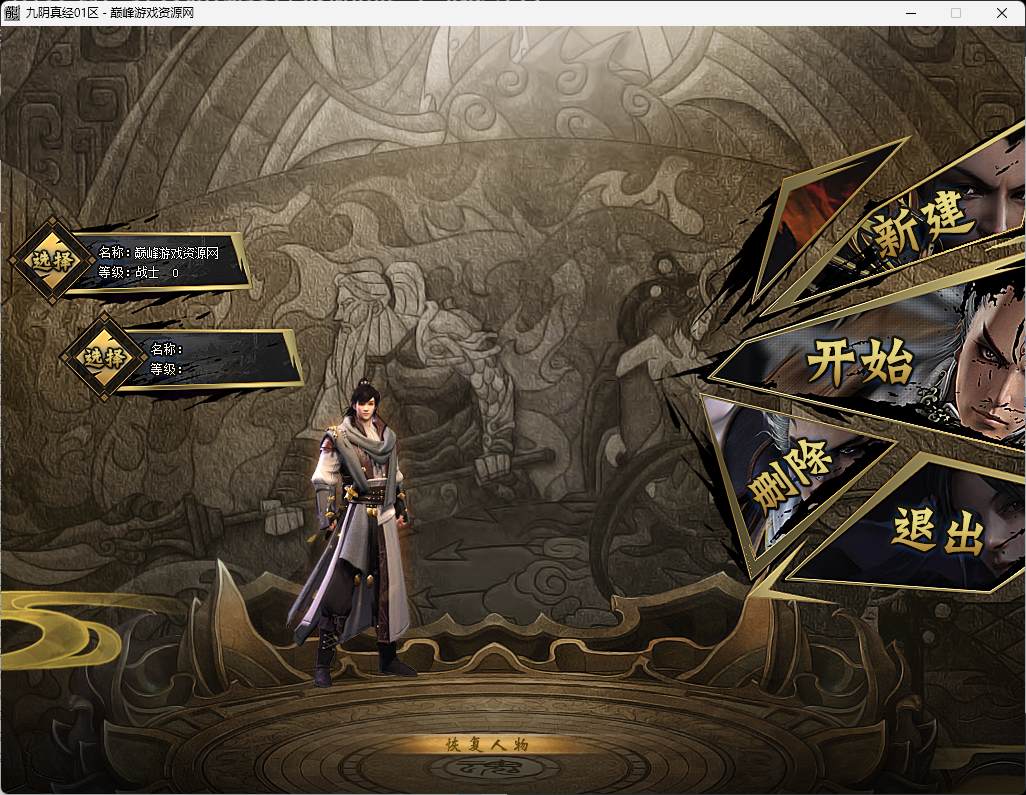1026x795 pixels.
Task: Start the game with 开始
Action: click(860, 358)
